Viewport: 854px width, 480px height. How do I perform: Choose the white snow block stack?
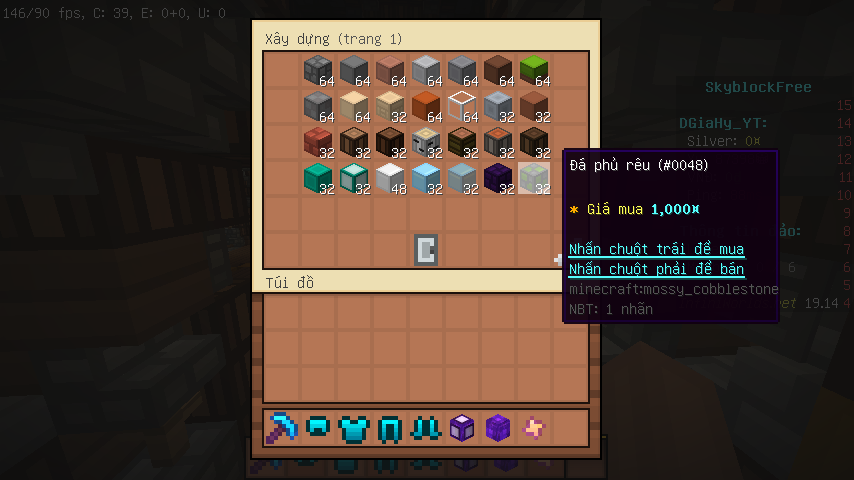[x=390, y=178]
